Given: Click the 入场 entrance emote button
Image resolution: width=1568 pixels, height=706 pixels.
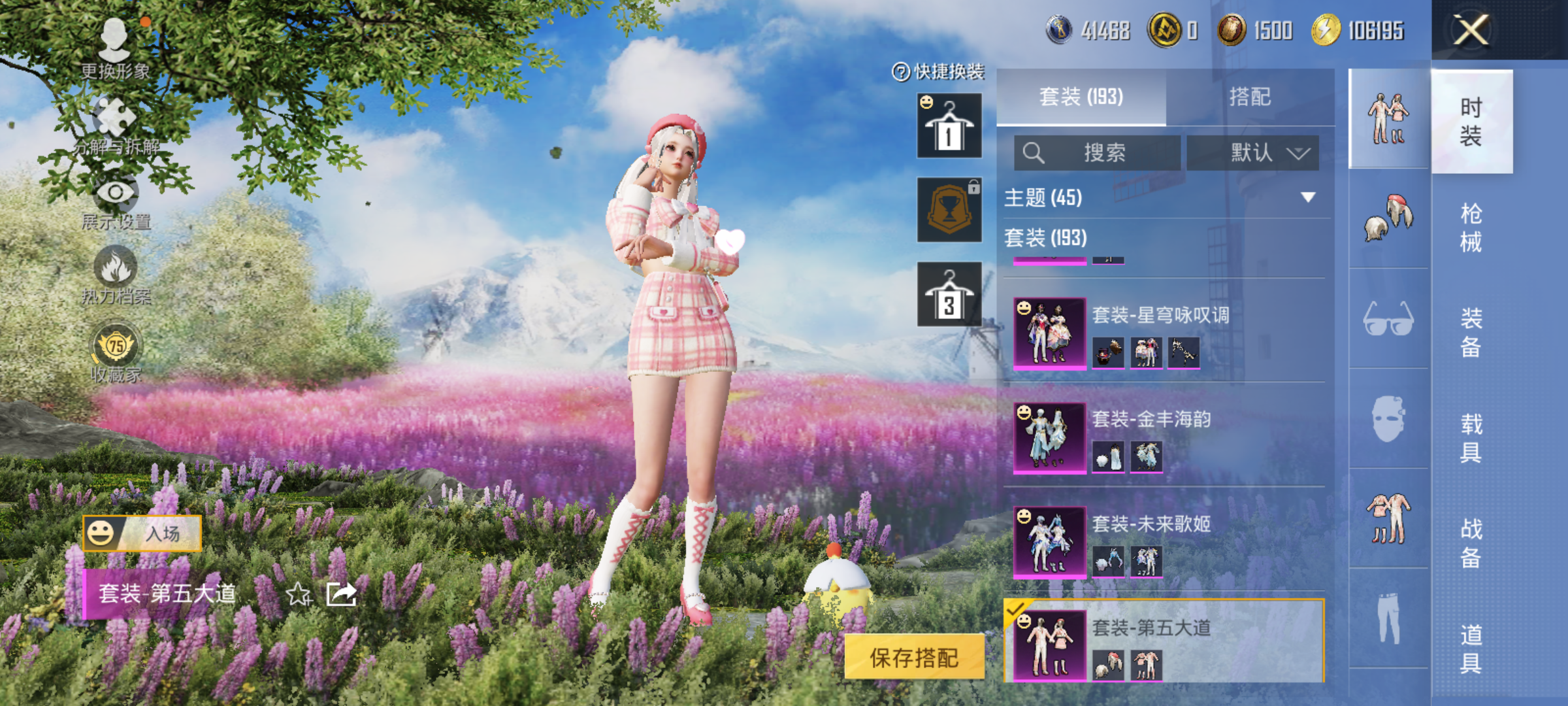Looking at the screenshot, I should point(142,533).
